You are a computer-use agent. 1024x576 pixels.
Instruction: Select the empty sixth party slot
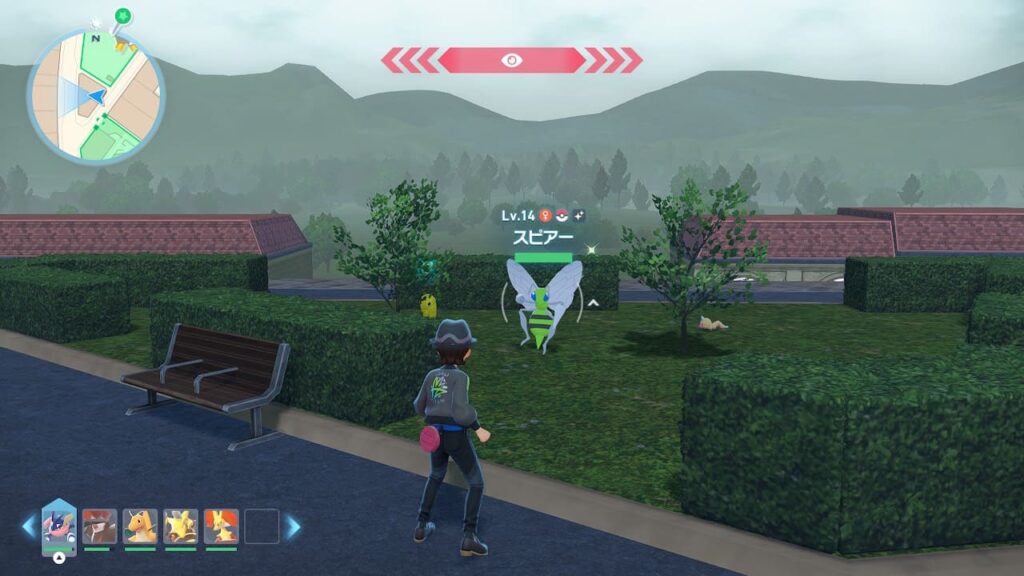262,526
